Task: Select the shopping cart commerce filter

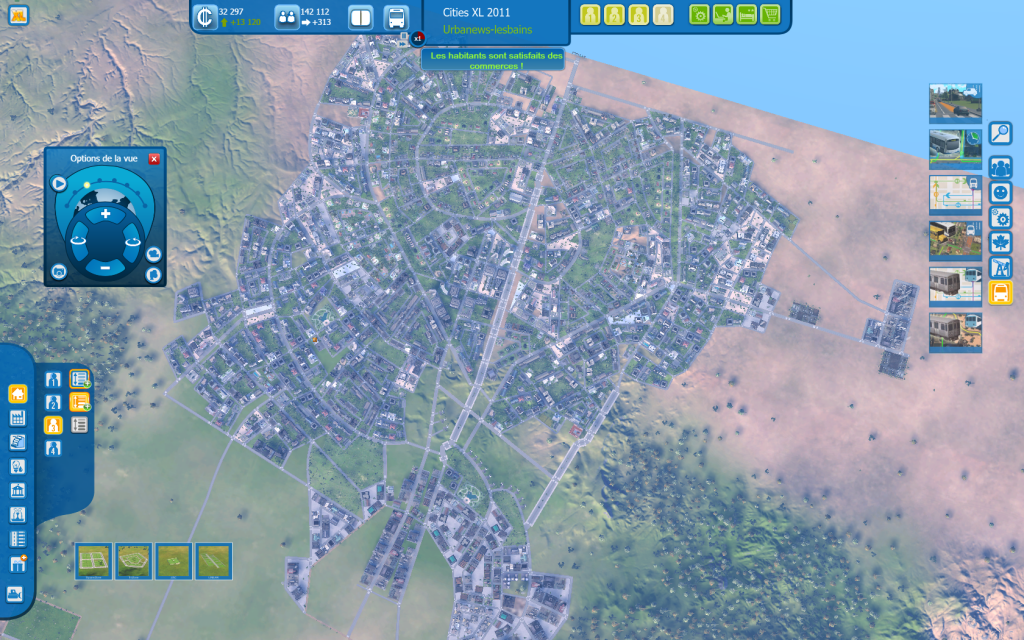Action: click(x=770, y=14)
